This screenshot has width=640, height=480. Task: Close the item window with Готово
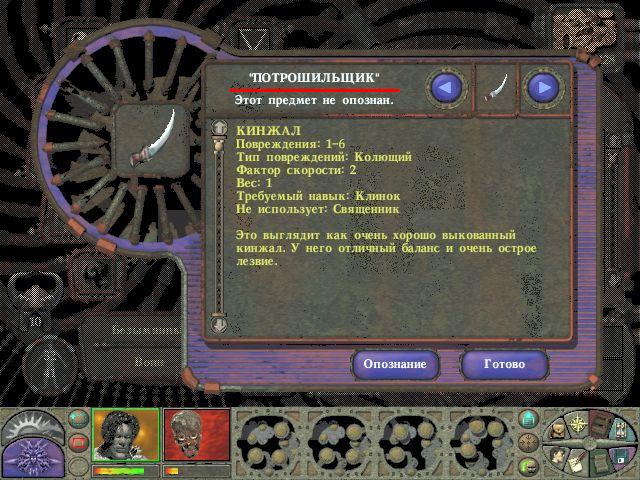(504, 364)
